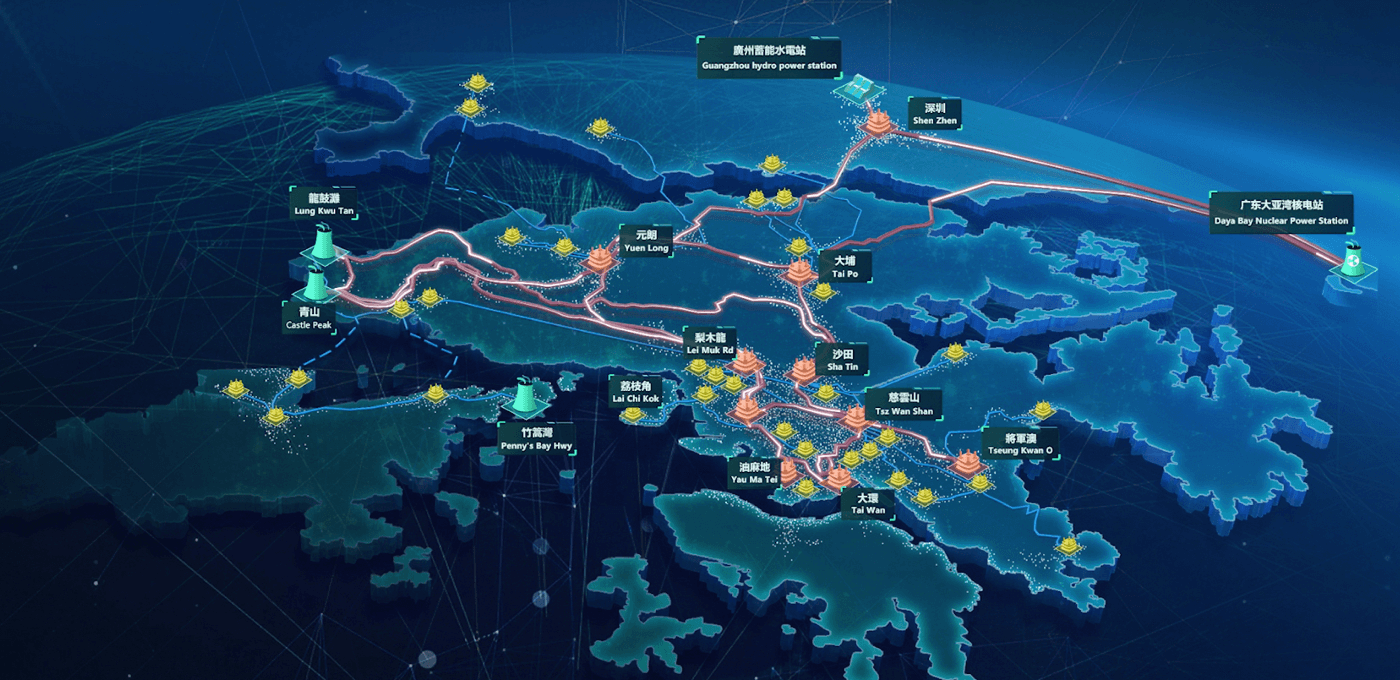Screen dimensions: 1400x680
Task: Open the Lei Muk Rd label
Action: coord(710,344)
